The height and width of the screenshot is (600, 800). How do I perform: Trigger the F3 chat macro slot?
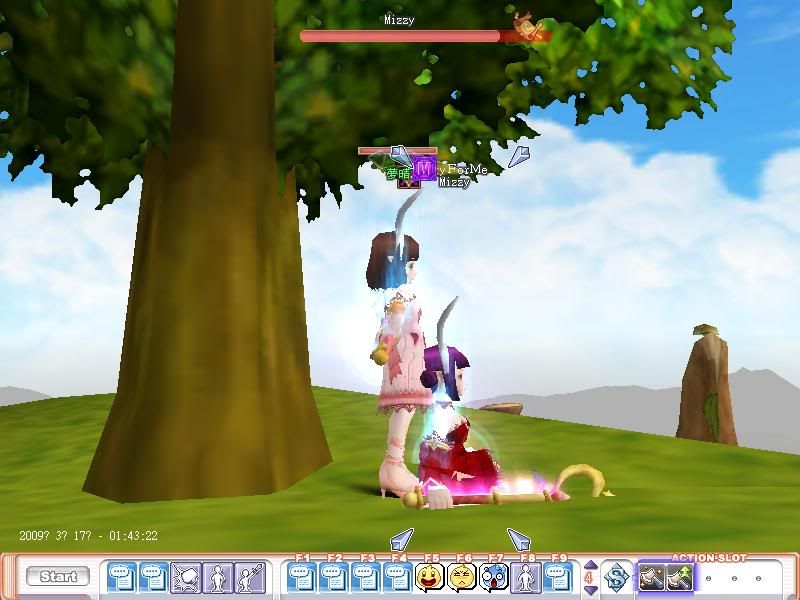tap(366, 577)
